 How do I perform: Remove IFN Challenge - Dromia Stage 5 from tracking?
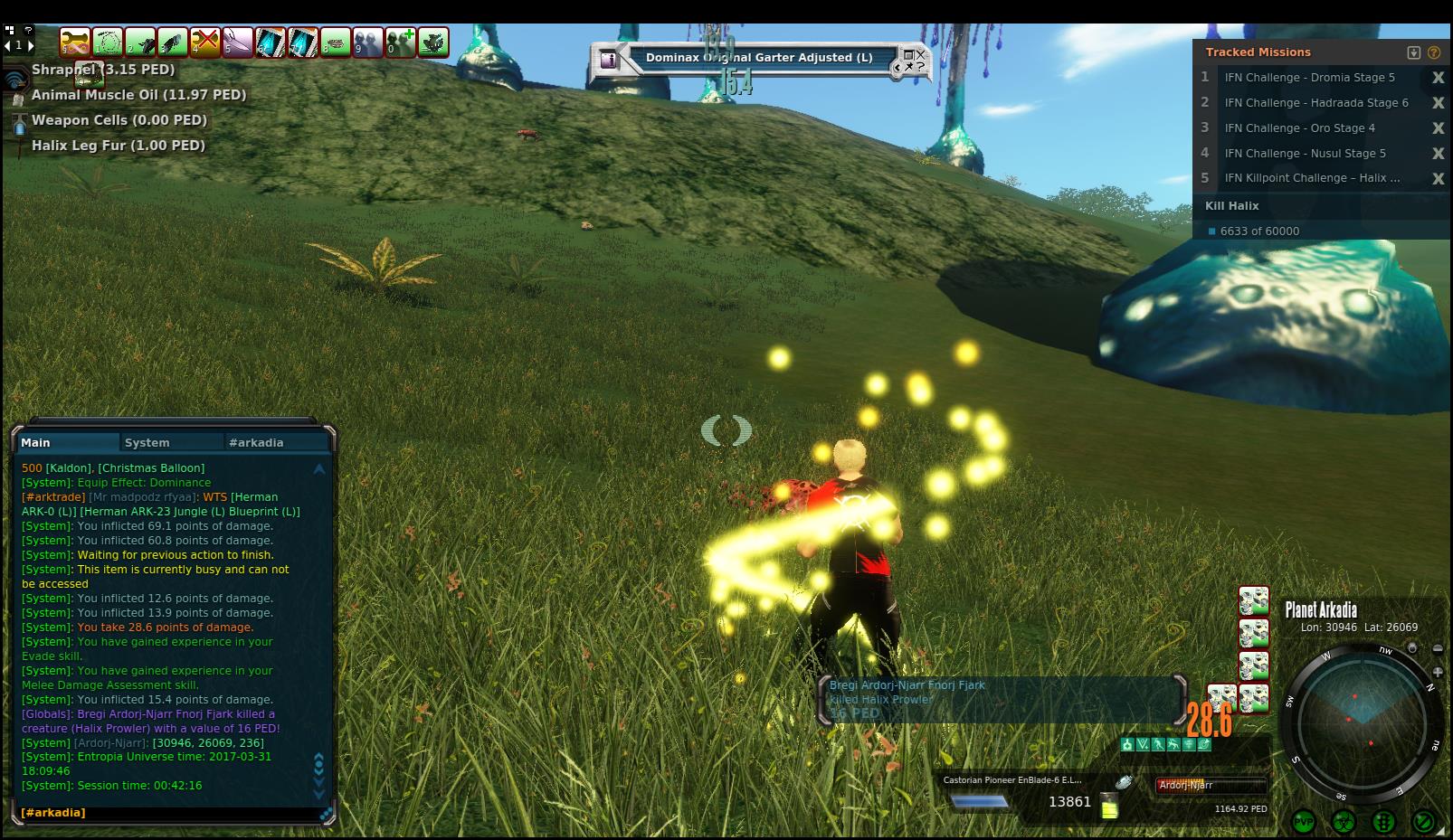point(1438,78)
